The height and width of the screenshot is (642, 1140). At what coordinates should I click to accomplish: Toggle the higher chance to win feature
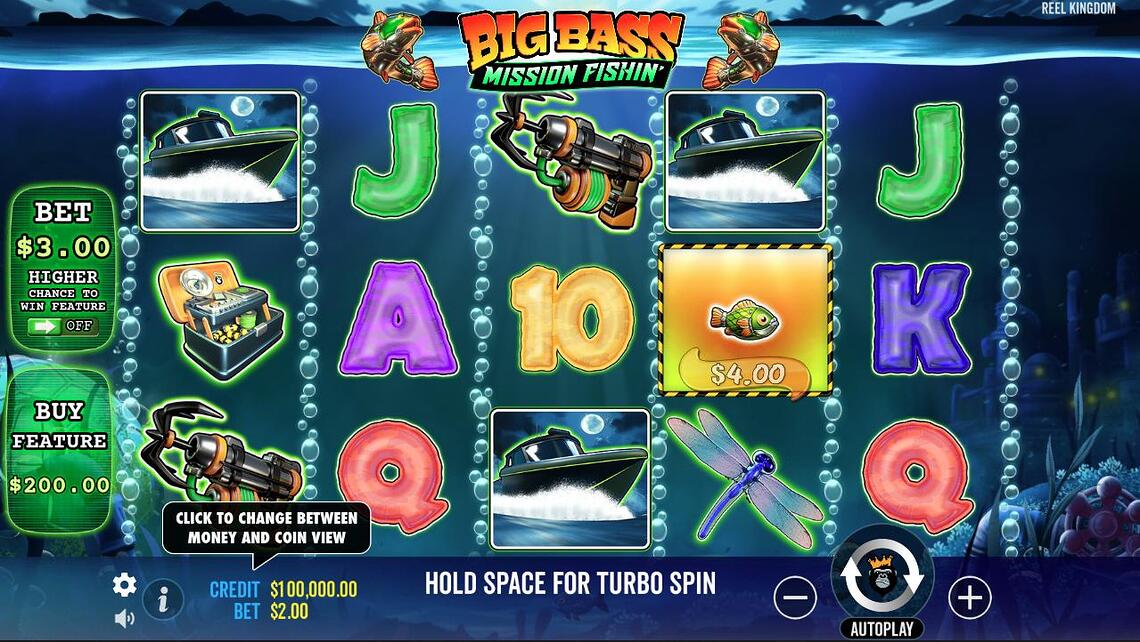[62, 326]
